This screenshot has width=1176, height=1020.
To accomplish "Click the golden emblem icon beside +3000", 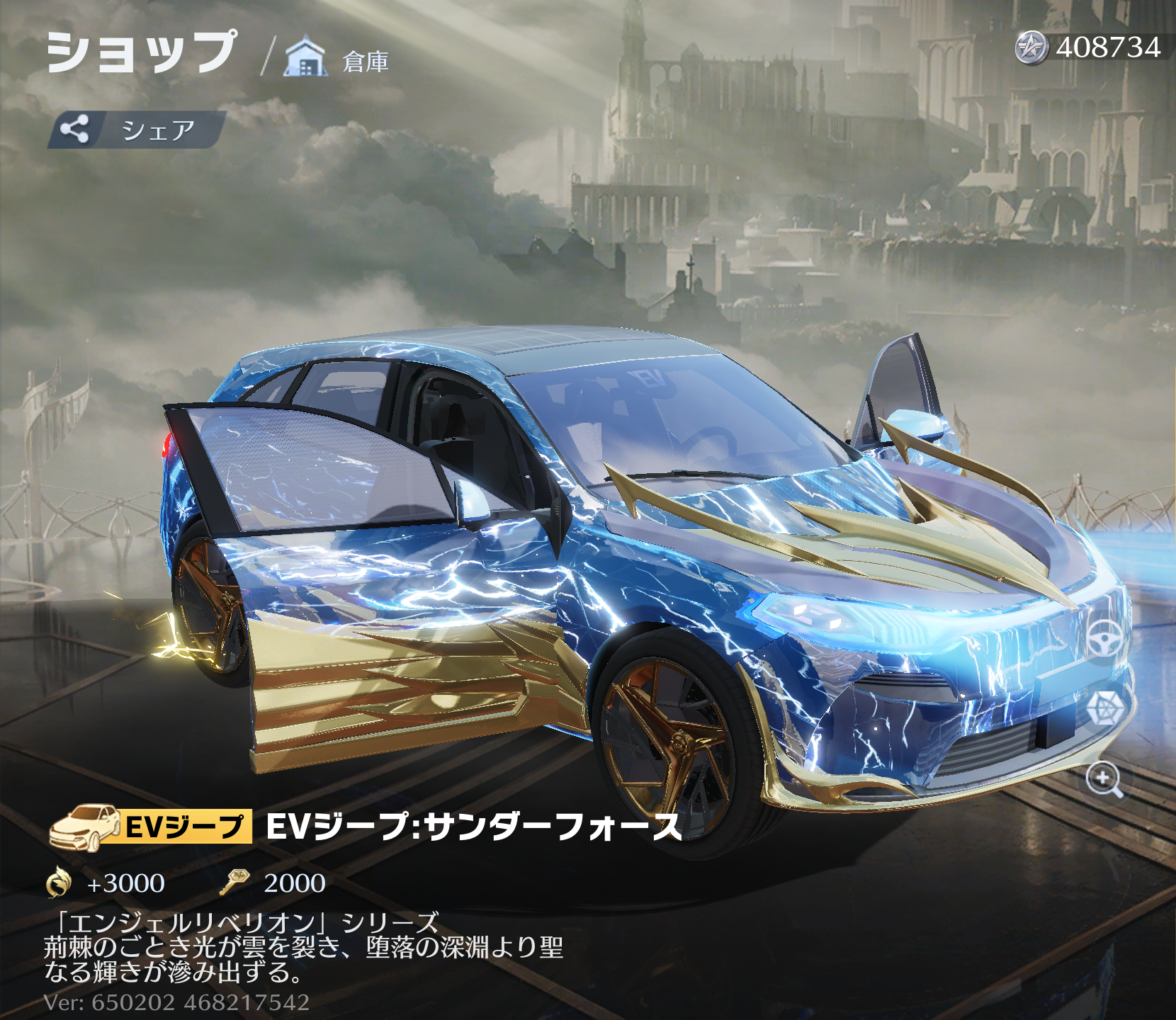I will pos(60,882).
